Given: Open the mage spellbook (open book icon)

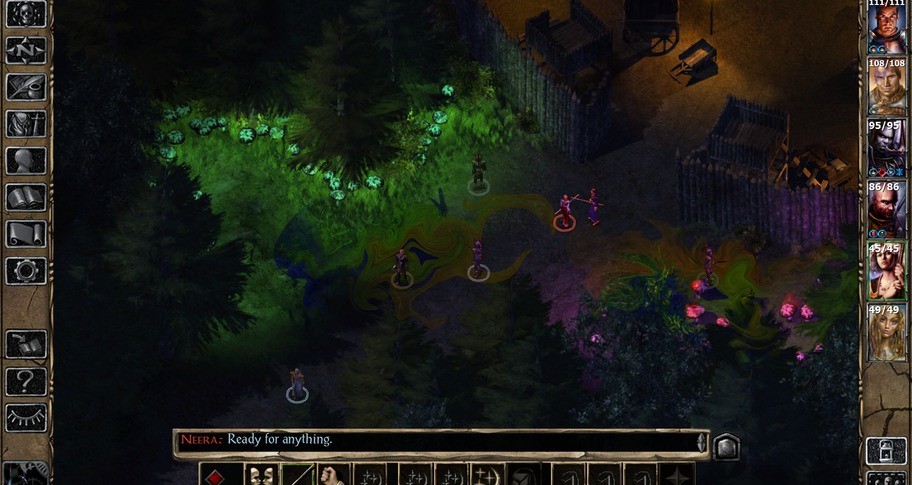Looking at the screenshot, I should point(26,197).
